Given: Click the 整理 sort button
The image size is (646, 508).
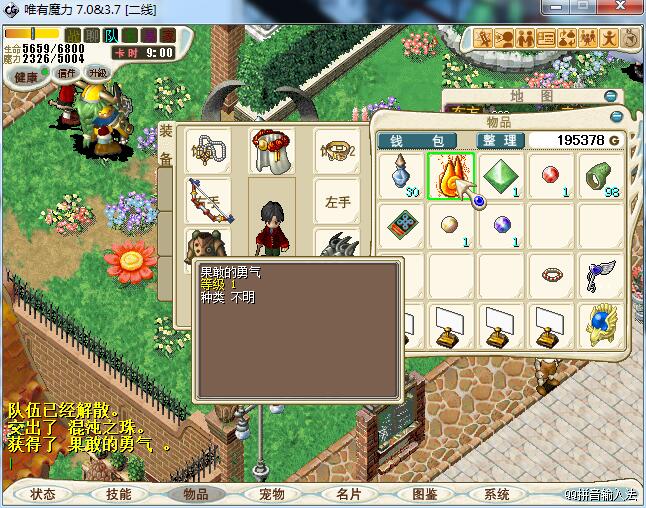Looking at the screenshot, I should point(497,141).
